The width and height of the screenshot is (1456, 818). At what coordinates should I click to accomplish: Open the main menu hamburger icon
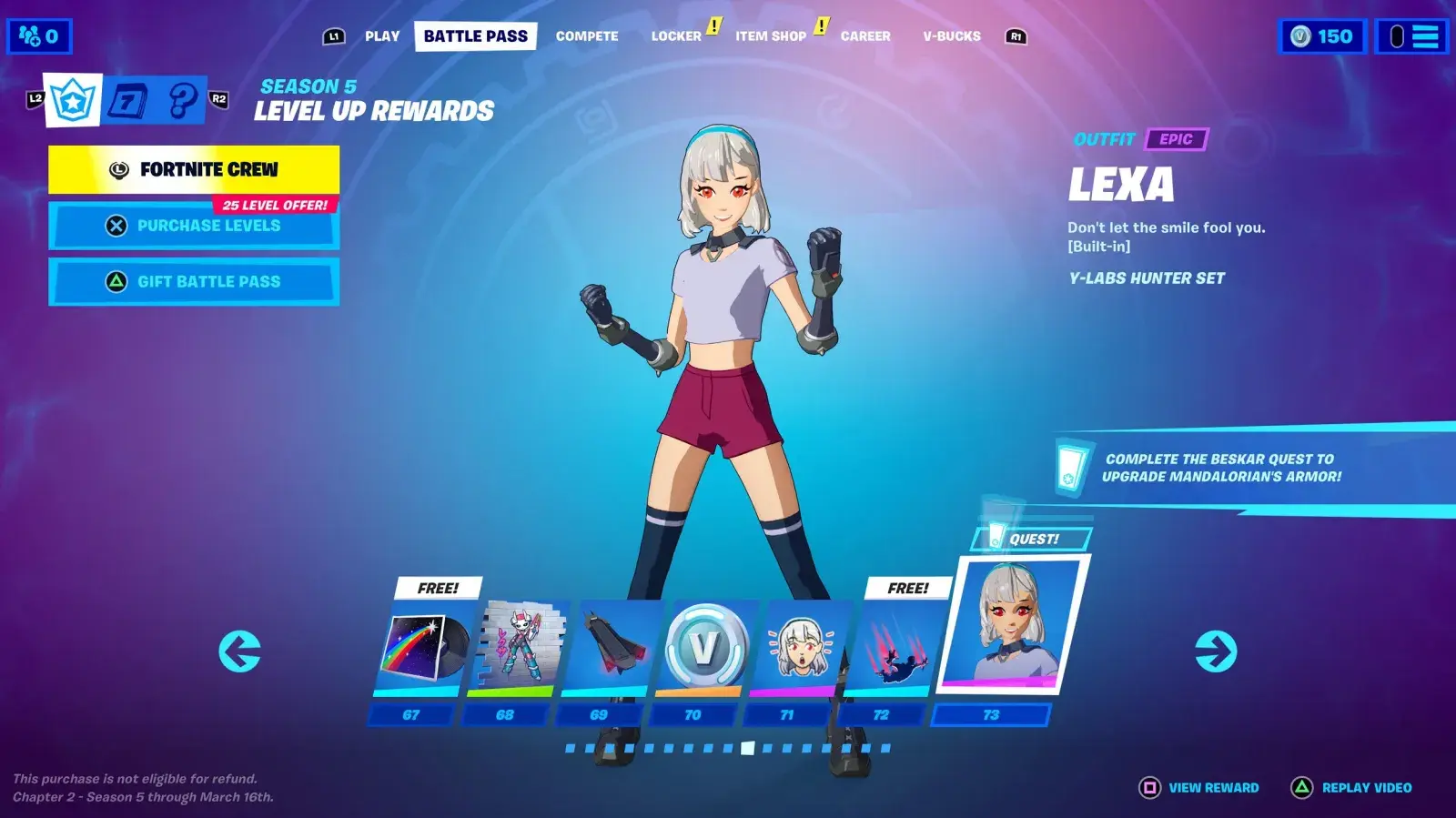(1411, 36)
